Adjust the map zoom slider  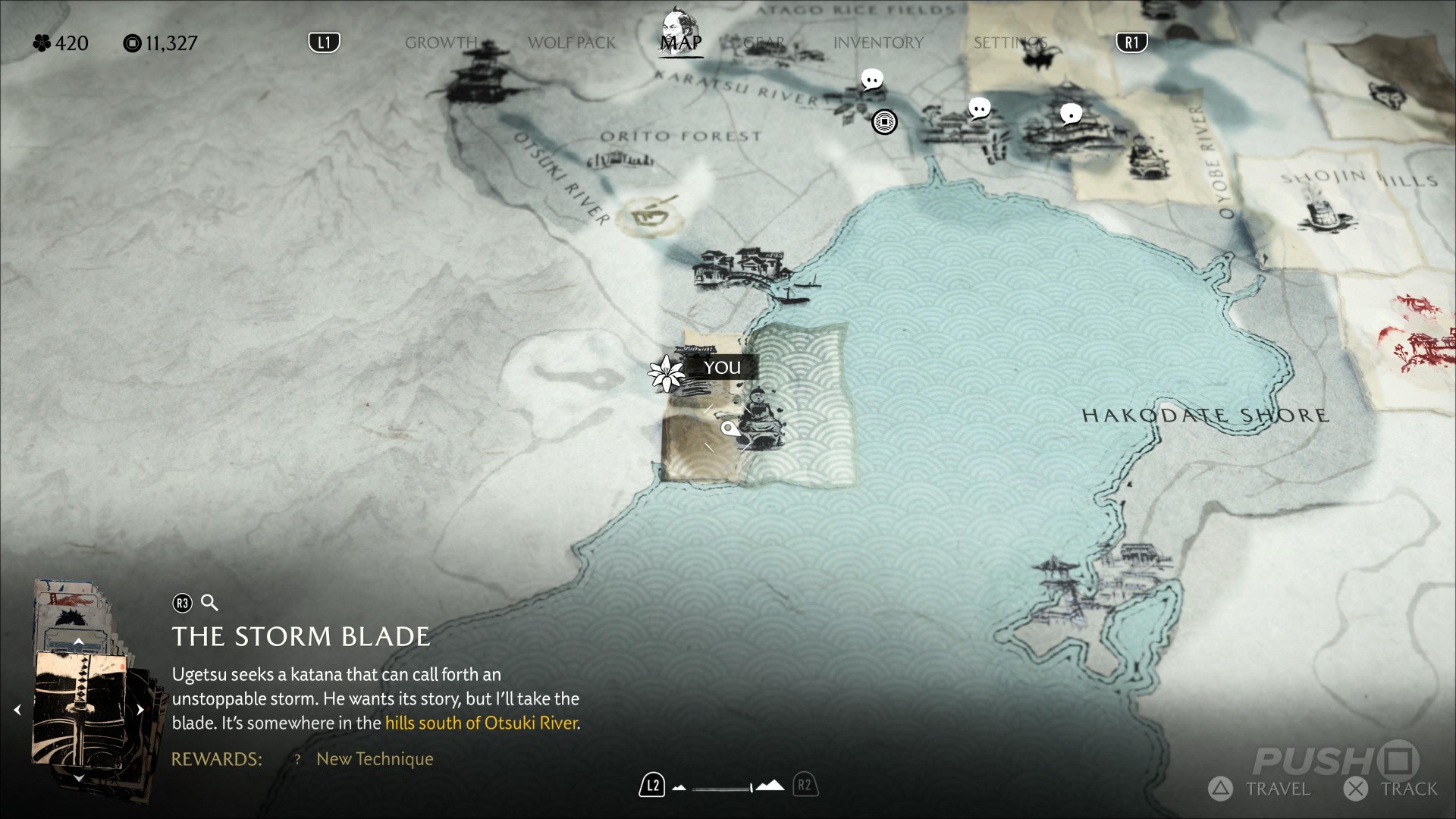(724, 787)
